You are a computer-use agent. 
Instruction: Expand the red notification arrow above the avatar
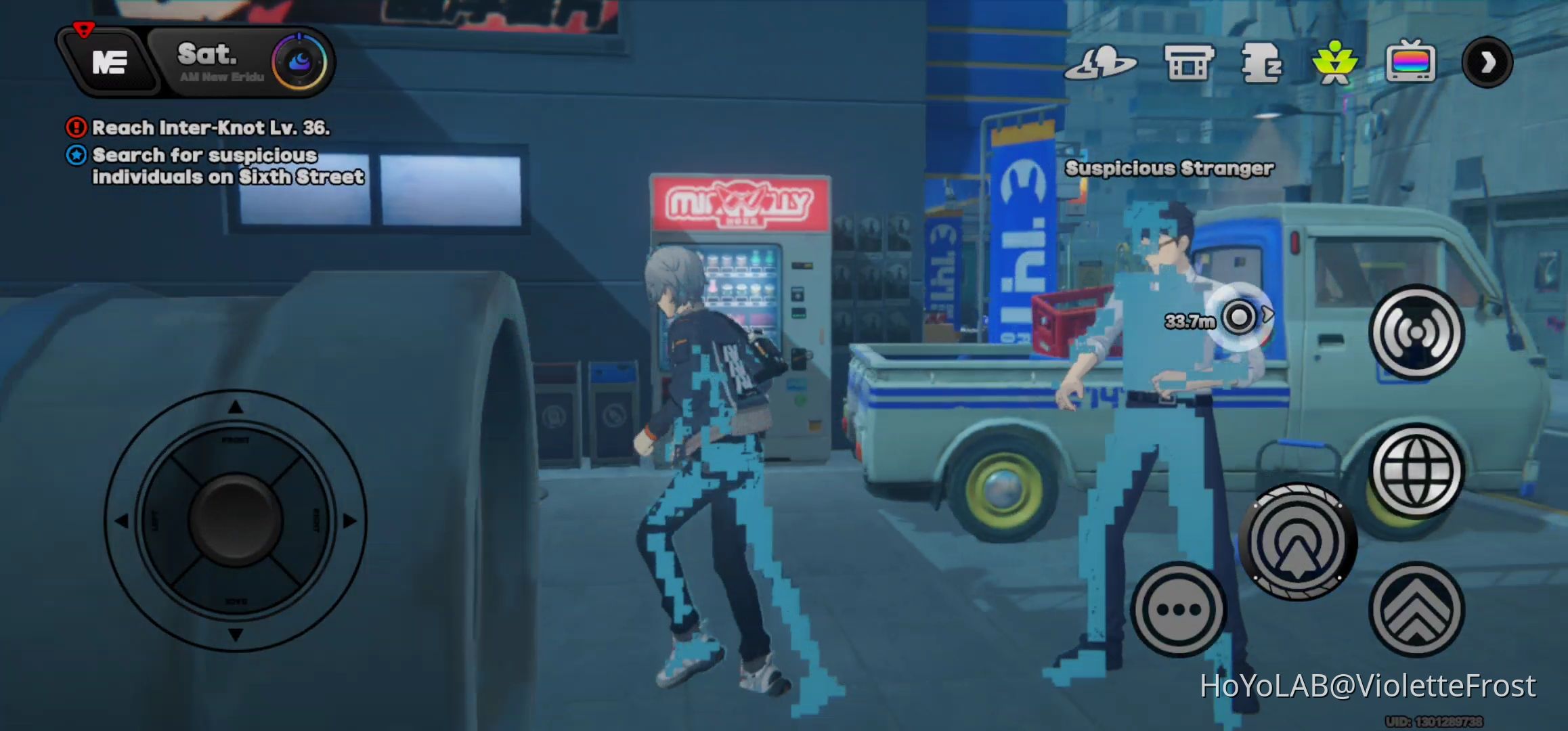[x=83, y=28]
